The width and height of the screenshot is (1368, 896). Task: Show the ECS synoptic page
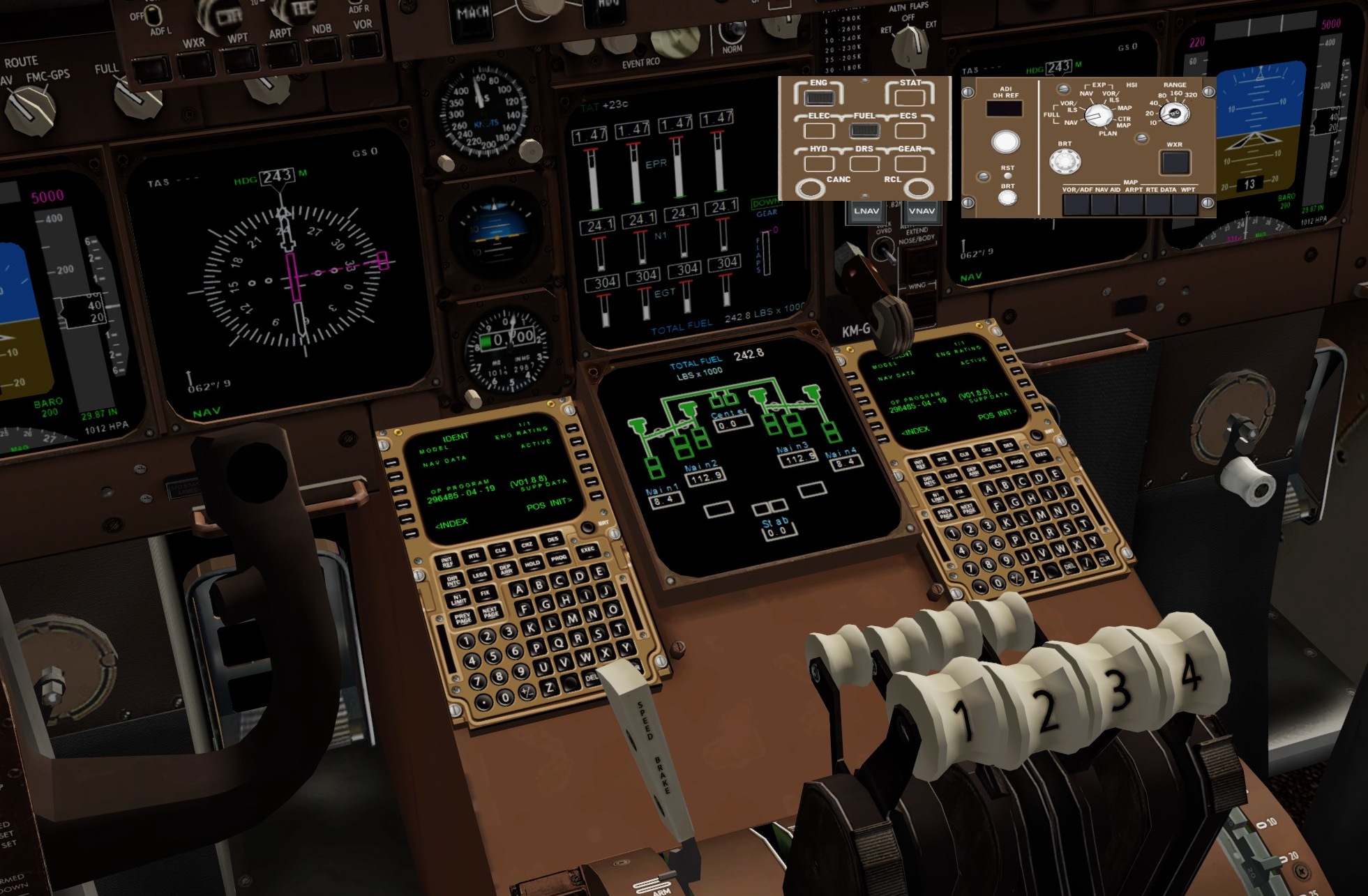point(910,130)
